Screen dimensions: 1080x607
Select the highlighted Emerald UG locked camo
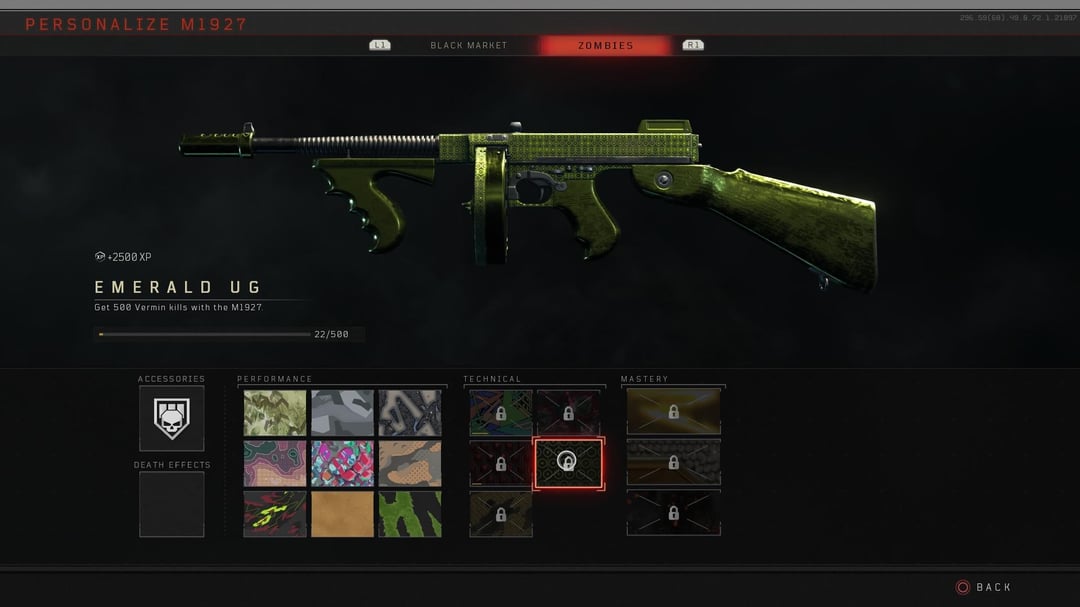(568, 463)
